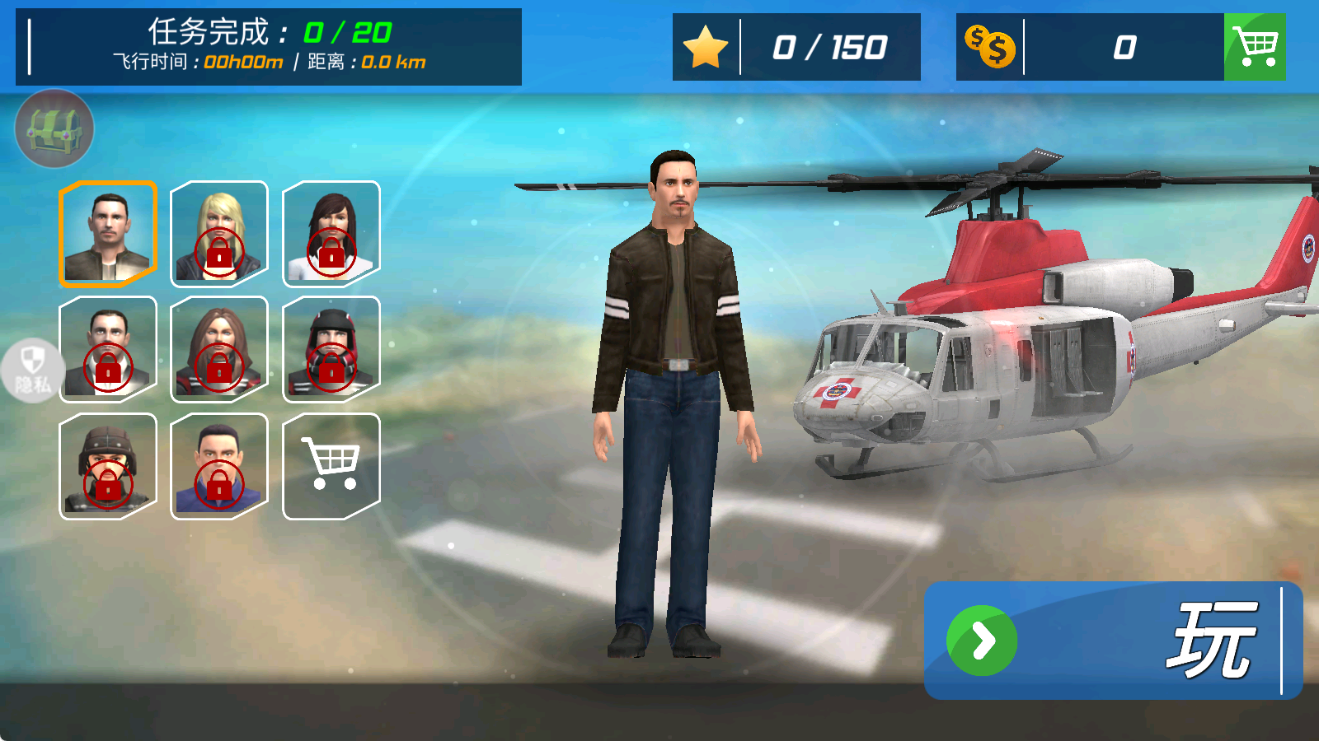Click the 隐私 privacy shield icon
Viewport: 1319px width, 741px height.
click(x=32, y=370)
